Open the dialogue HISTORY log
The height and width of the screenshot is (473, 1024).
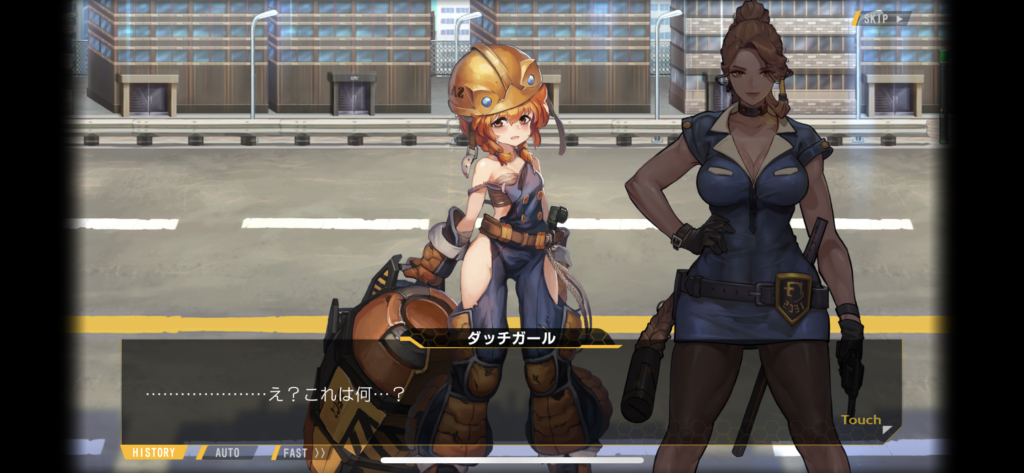coord(155,453)
